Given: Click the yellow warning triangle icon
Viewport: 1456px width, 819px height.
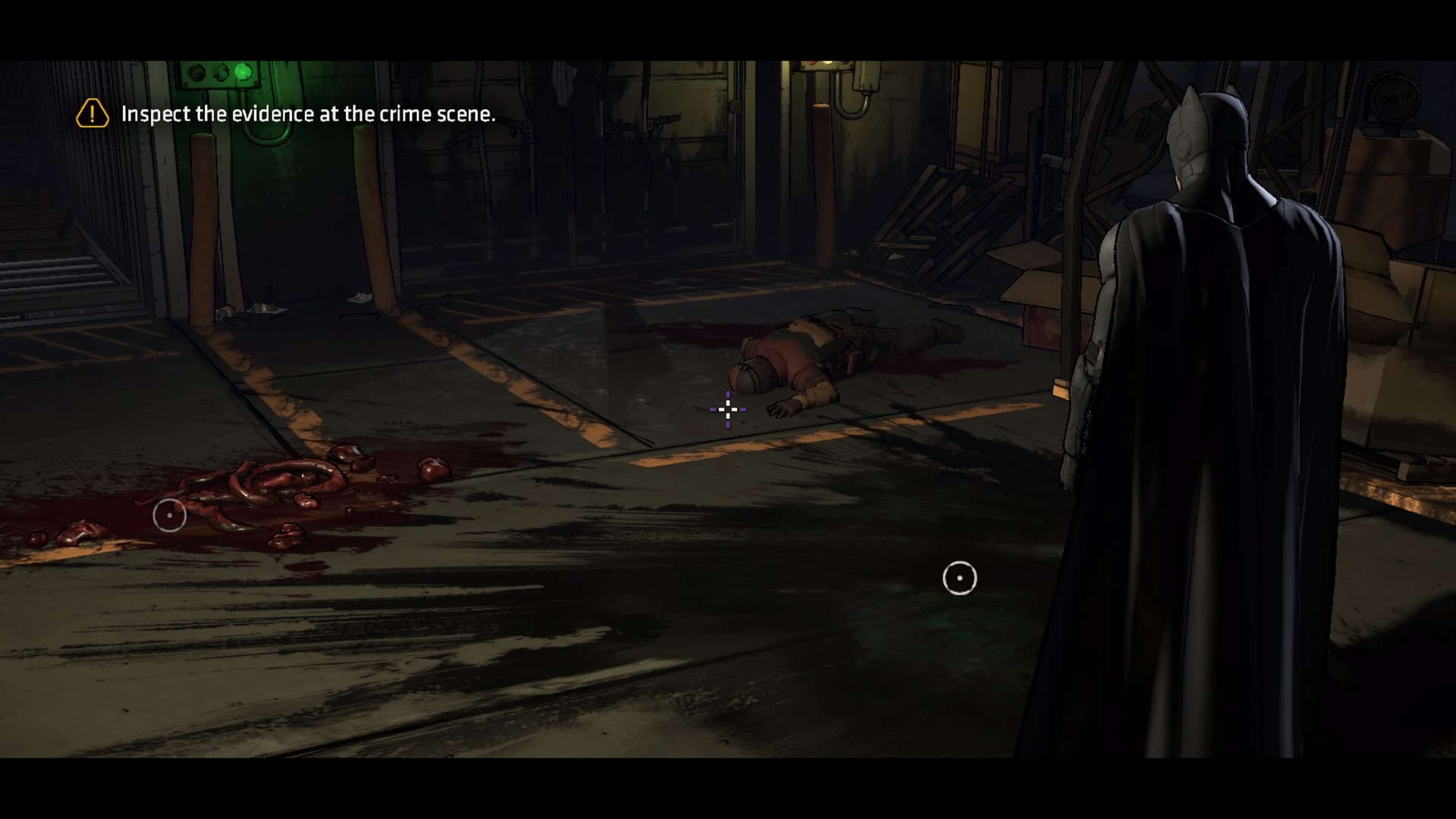Looking at the screenshot, I should click(x=91, y=114).
